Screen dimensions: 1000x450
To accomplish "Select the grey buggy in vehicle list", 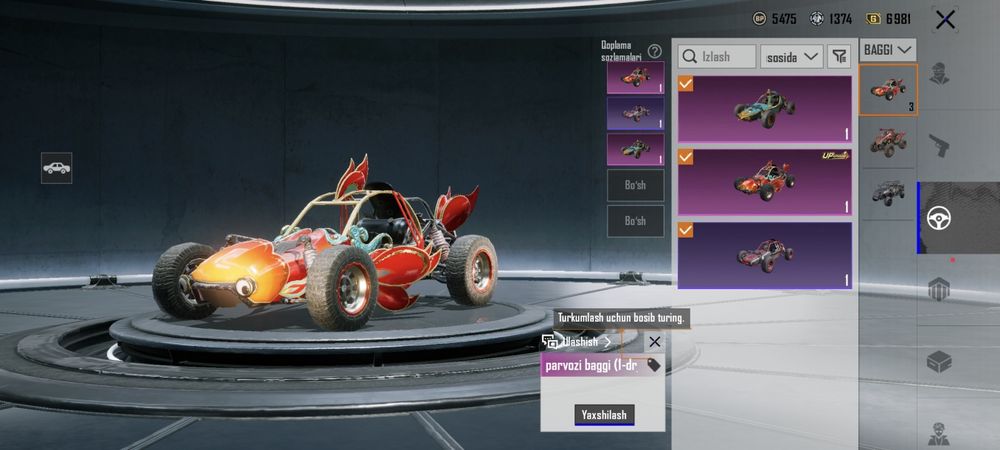I will point(887,191).
